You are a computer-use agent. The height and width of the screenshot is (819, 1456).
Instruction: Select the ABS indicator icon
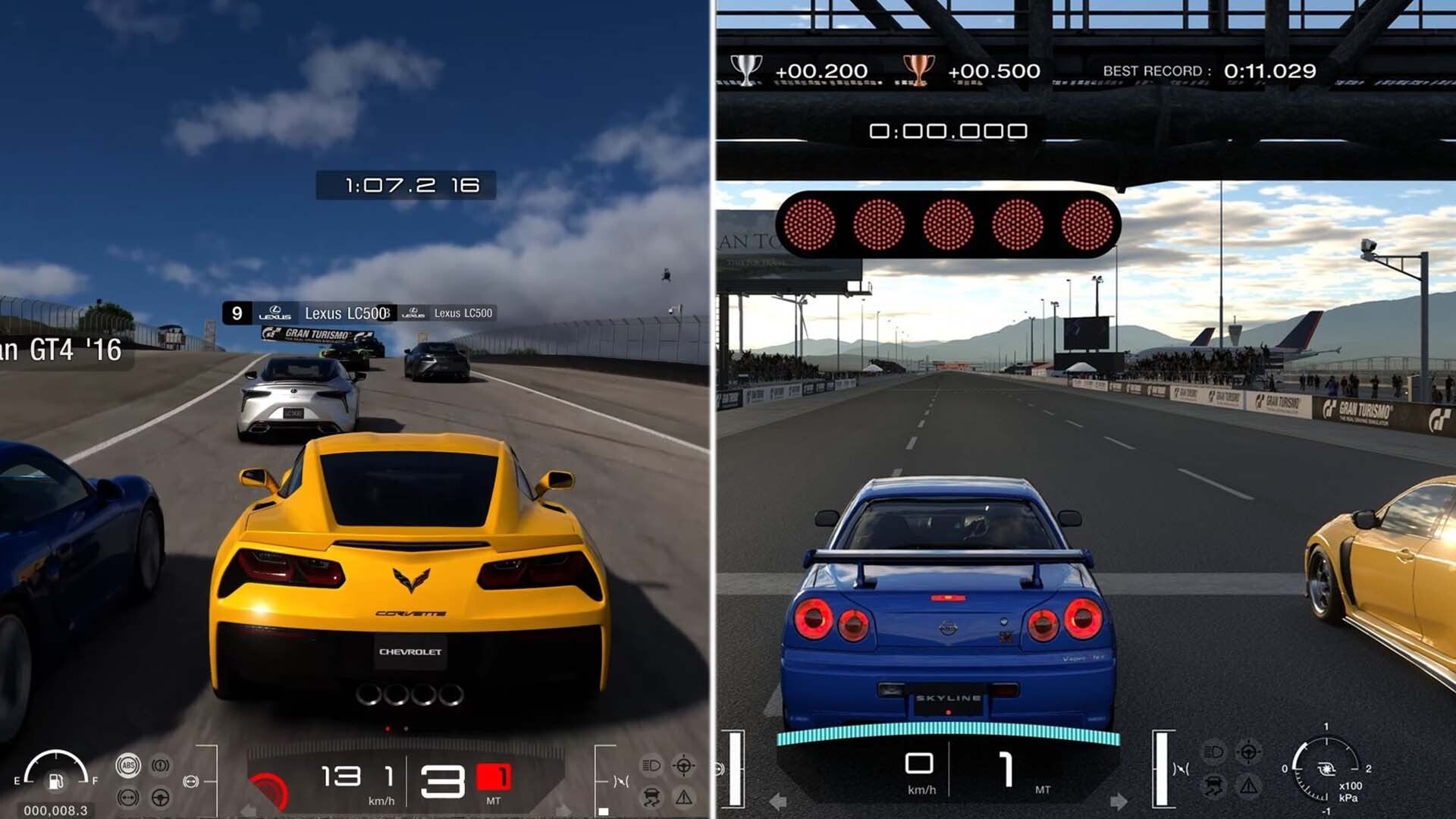127,765
